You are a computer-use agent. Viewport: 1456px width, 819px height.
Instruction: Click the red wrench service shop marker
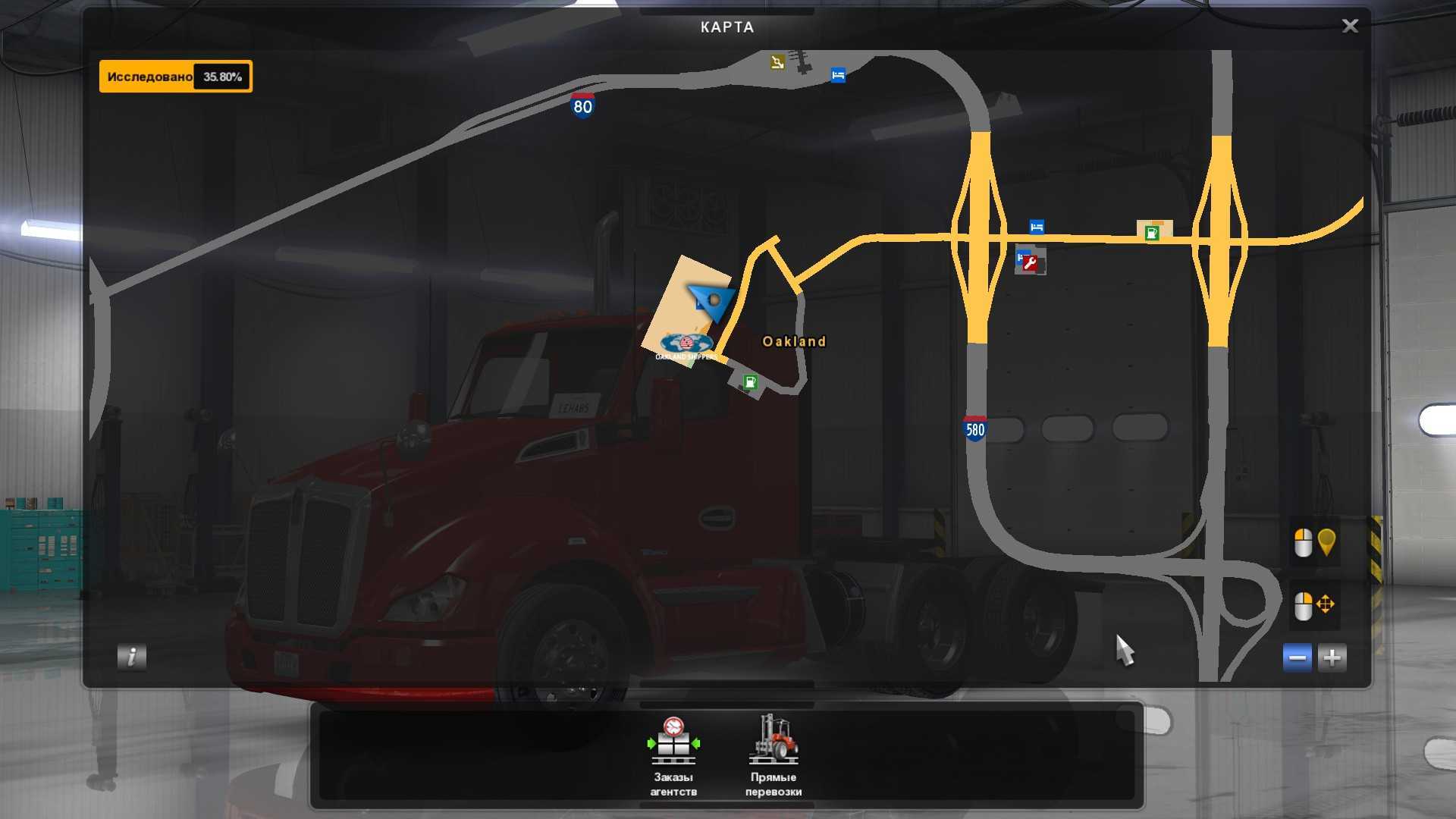point(1030,262)
